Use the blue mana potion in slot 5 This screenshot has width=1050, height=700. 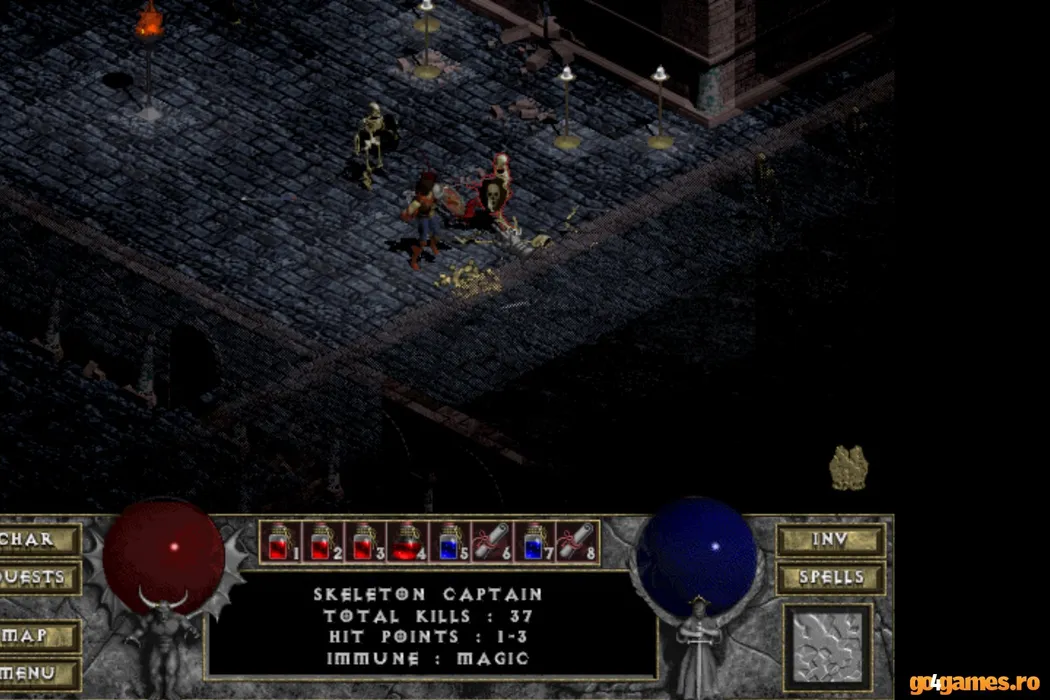click(449, 542)
